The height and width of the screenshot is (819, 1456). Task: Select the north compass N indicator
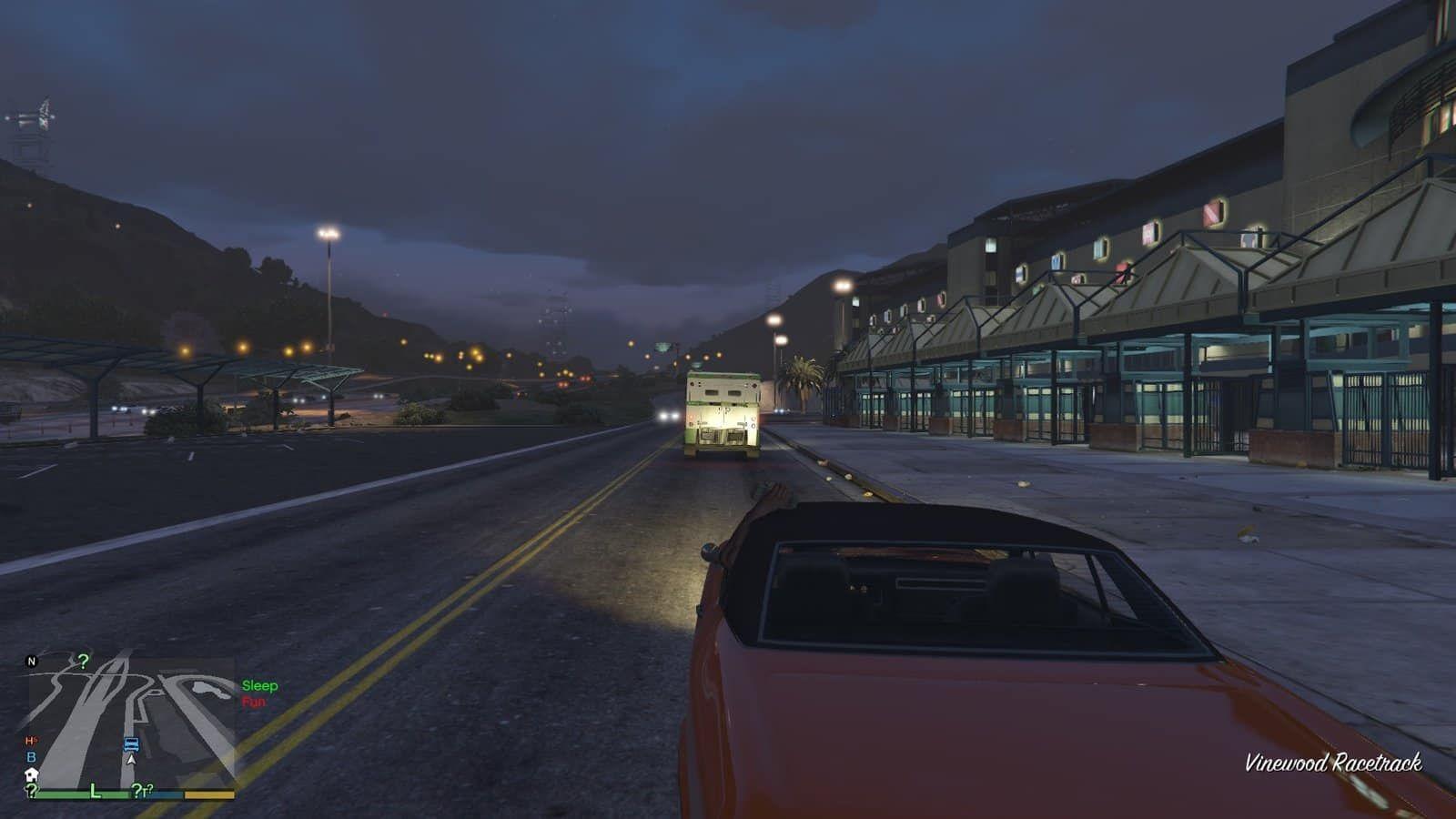point(31,662)
